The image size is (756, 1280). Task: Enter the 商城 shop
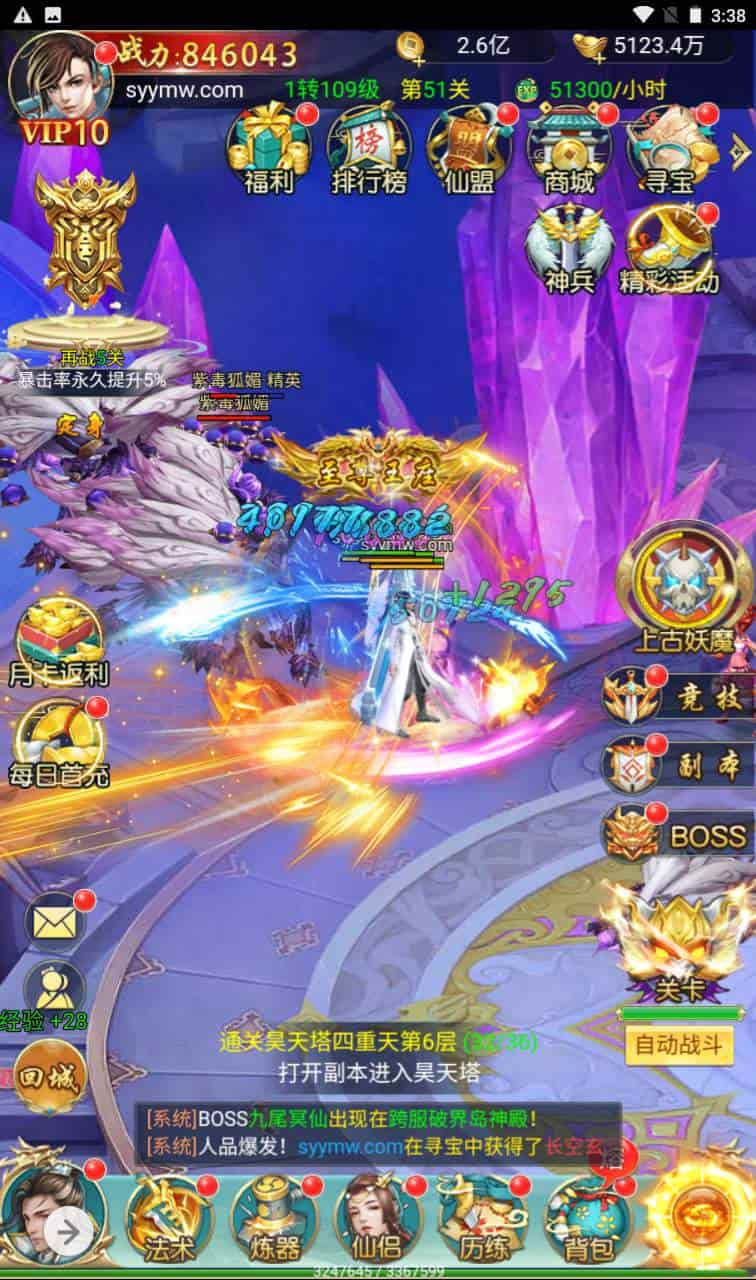[568, 150]
